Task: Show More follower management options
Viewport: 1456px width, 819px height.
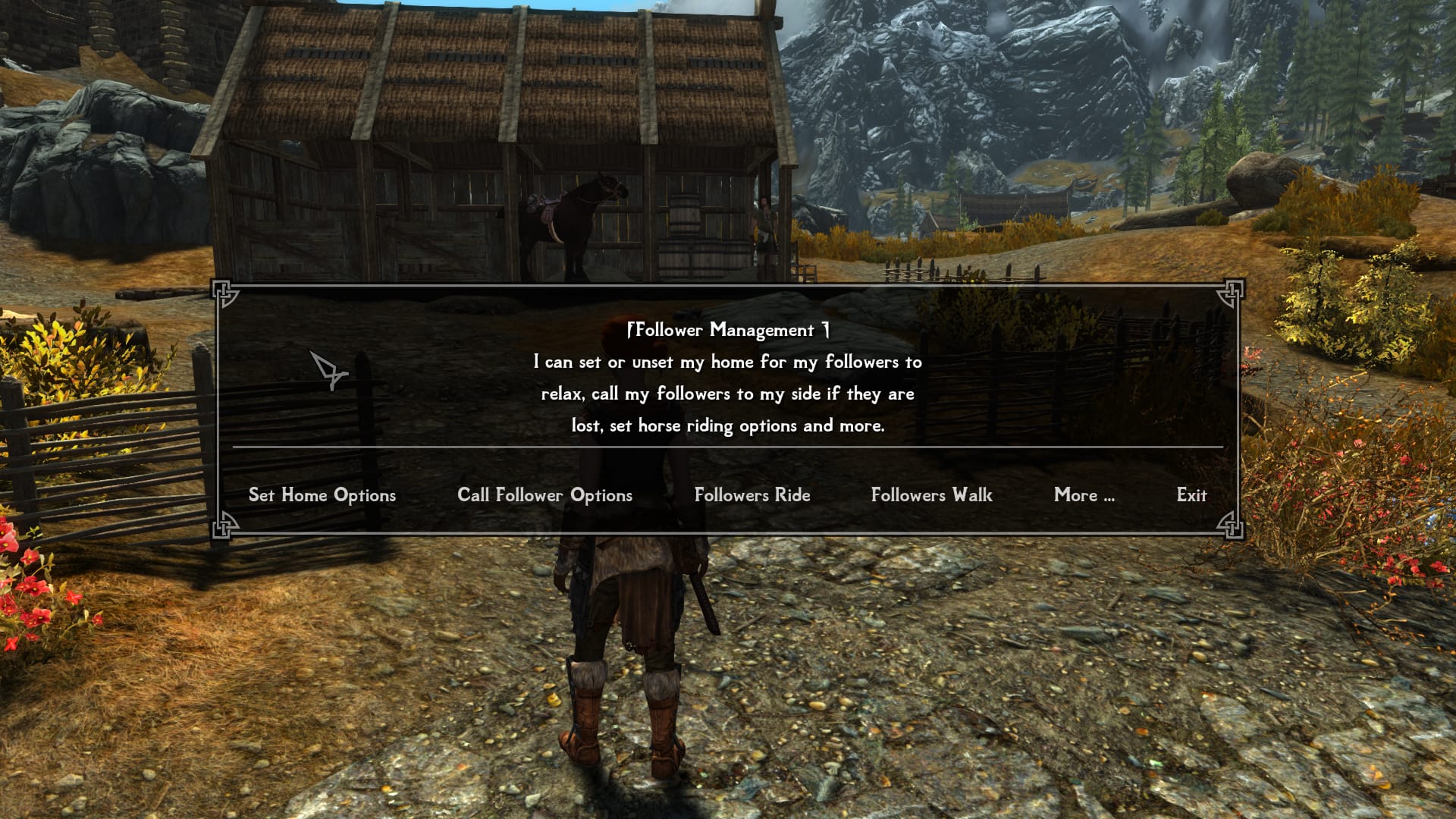Action: tap(1084, 495)
